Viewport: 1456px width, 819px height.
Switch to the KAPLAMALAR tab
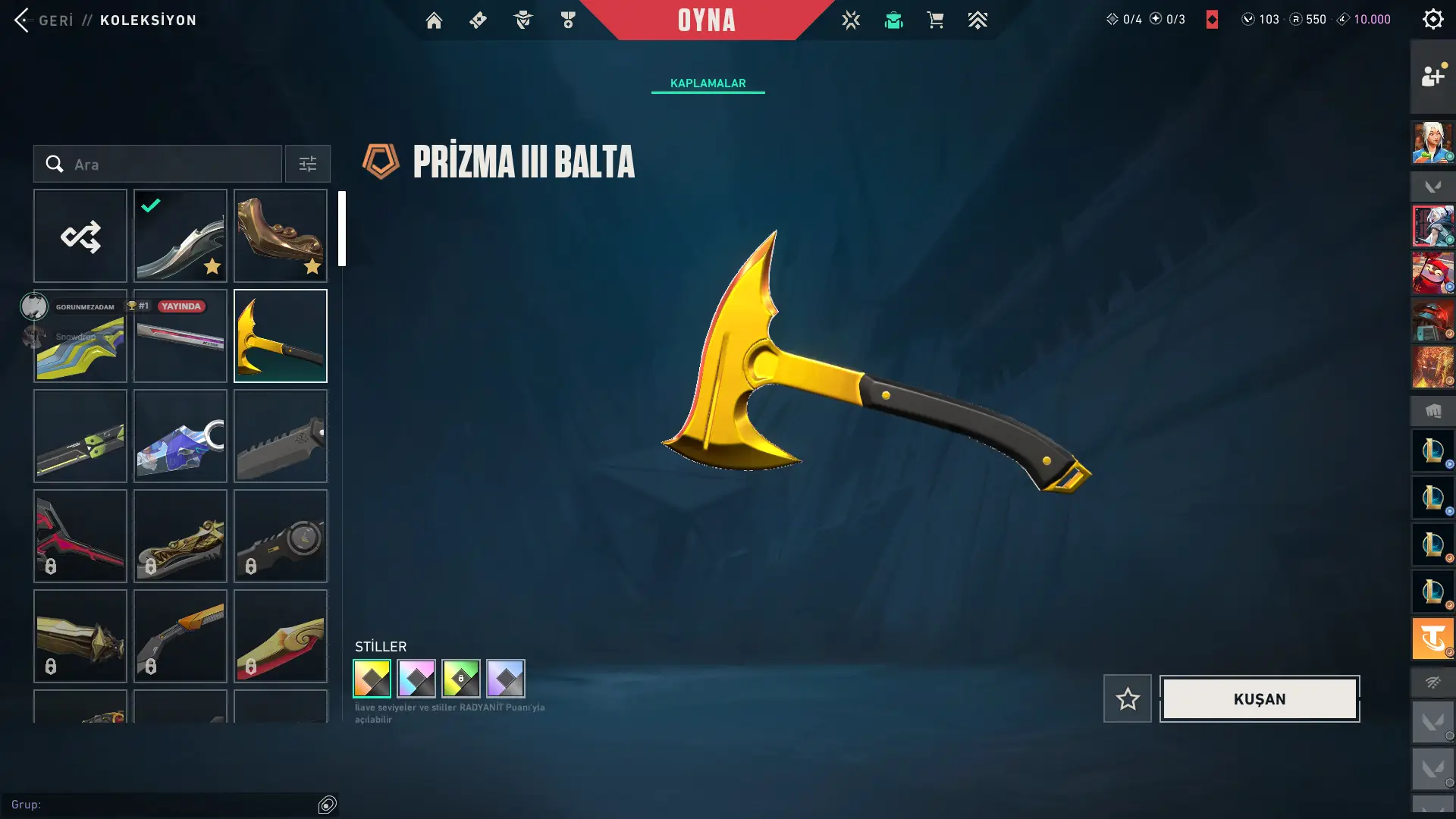point(708,83)
